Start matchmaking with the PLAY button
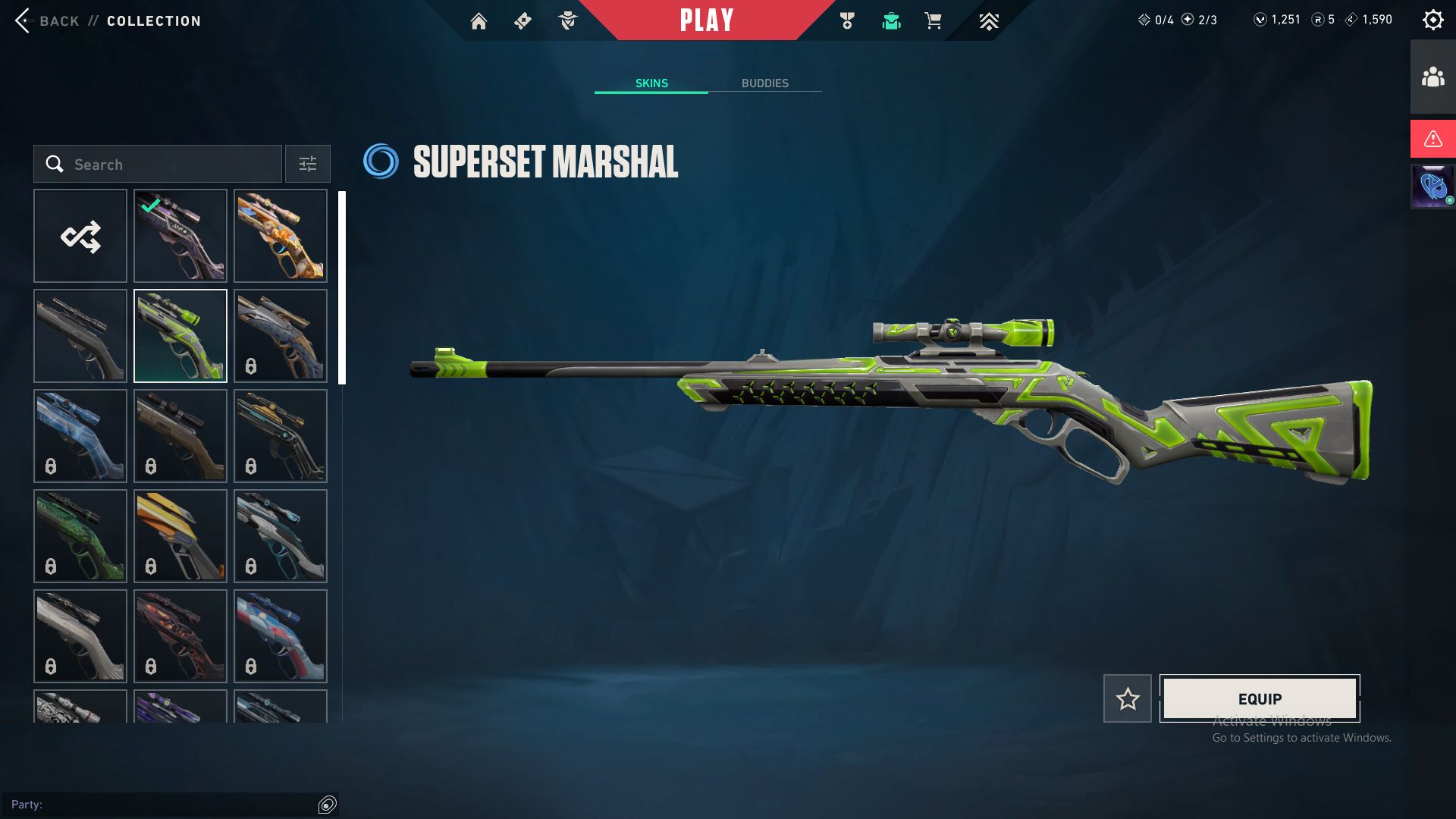Image resolution: width=1456 pixels, height=819 pixels. pos(706,20)
